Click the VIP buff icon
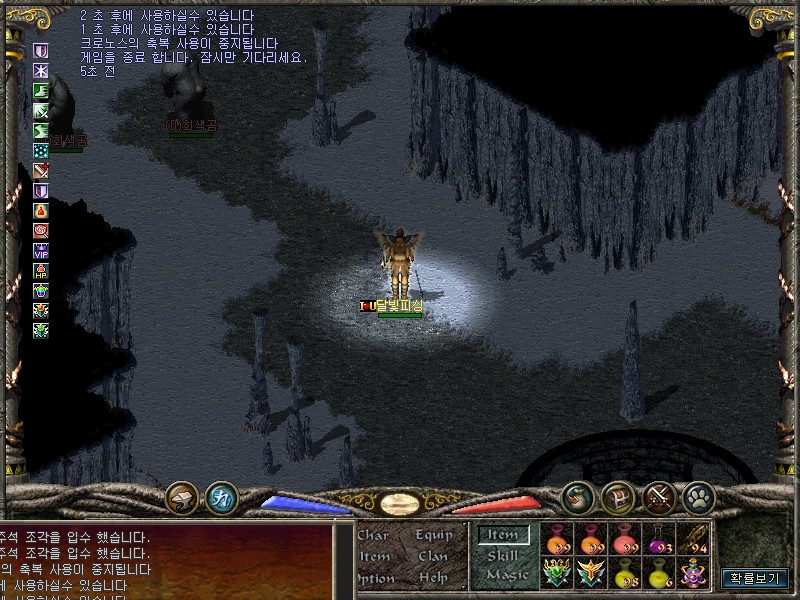This screenshot has width=800, height=600. tap(41, 251)
